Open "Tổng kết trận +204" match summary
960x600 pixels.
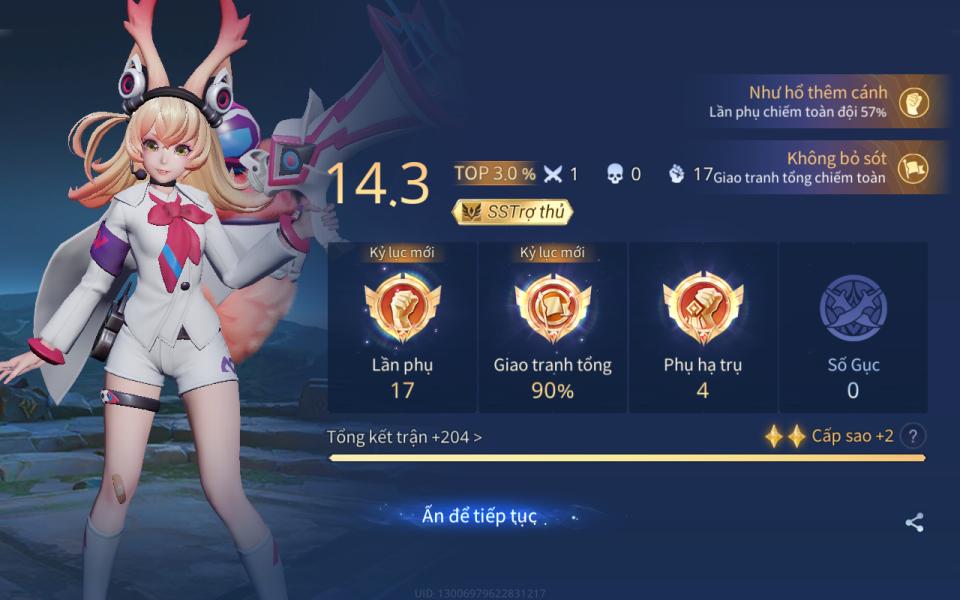point(404,437)
